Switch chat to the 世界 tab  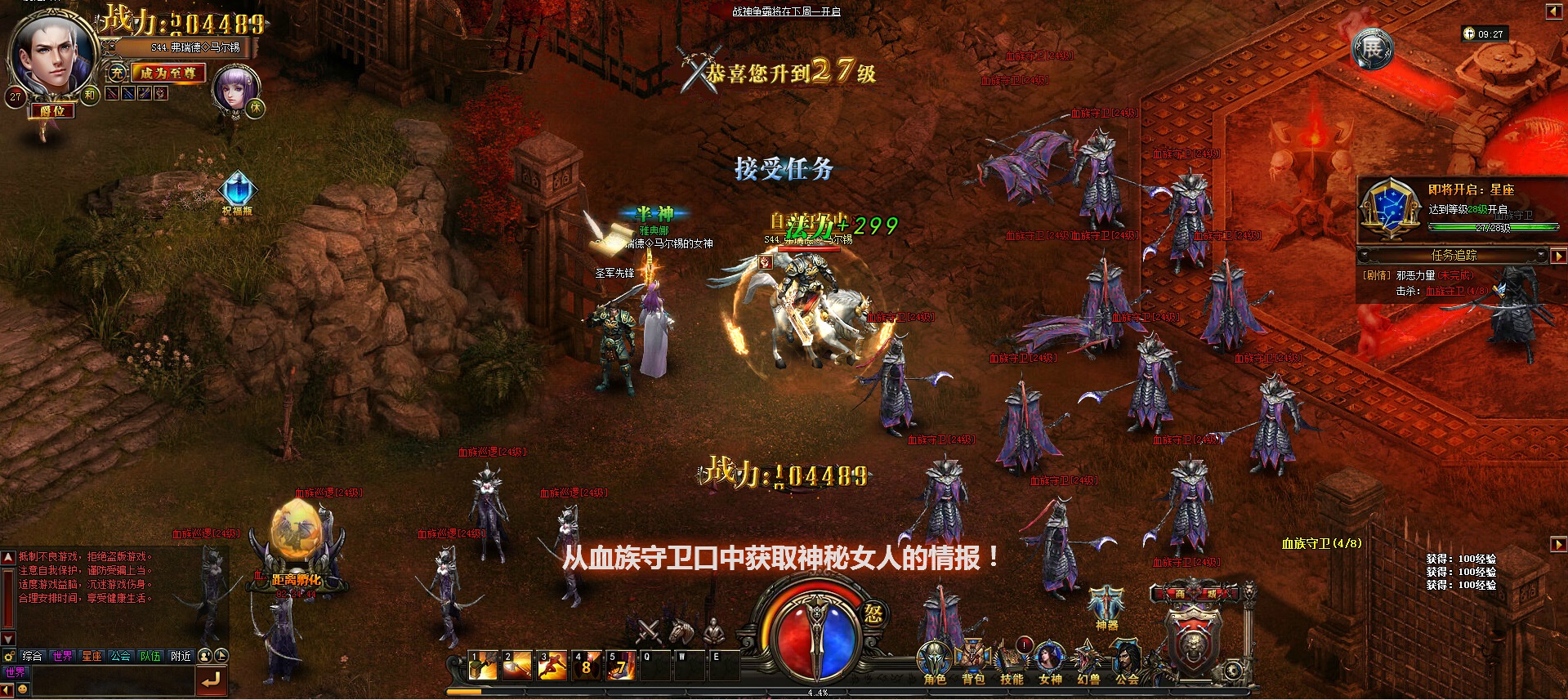click(x=63, y=656)
